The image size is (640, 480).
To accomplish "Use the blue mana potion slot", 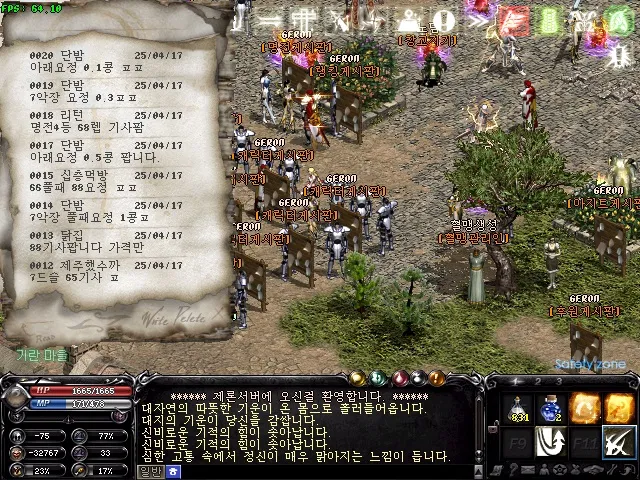I will tap(551, 408).
